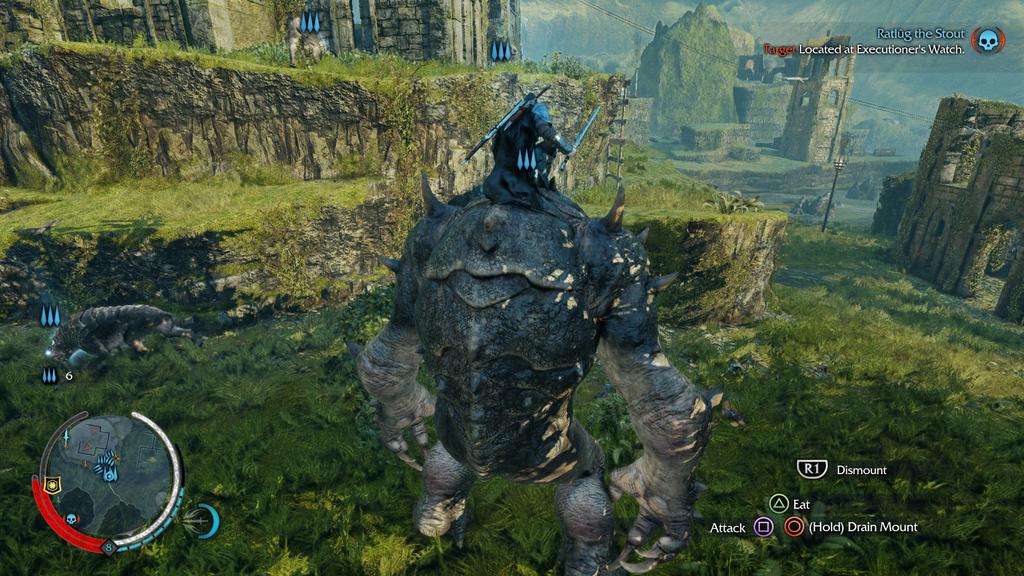Select the blue skull target icon beside Ratlug the Stout
The height and width of the screenshot is (576, 1024).
[987, 41]
